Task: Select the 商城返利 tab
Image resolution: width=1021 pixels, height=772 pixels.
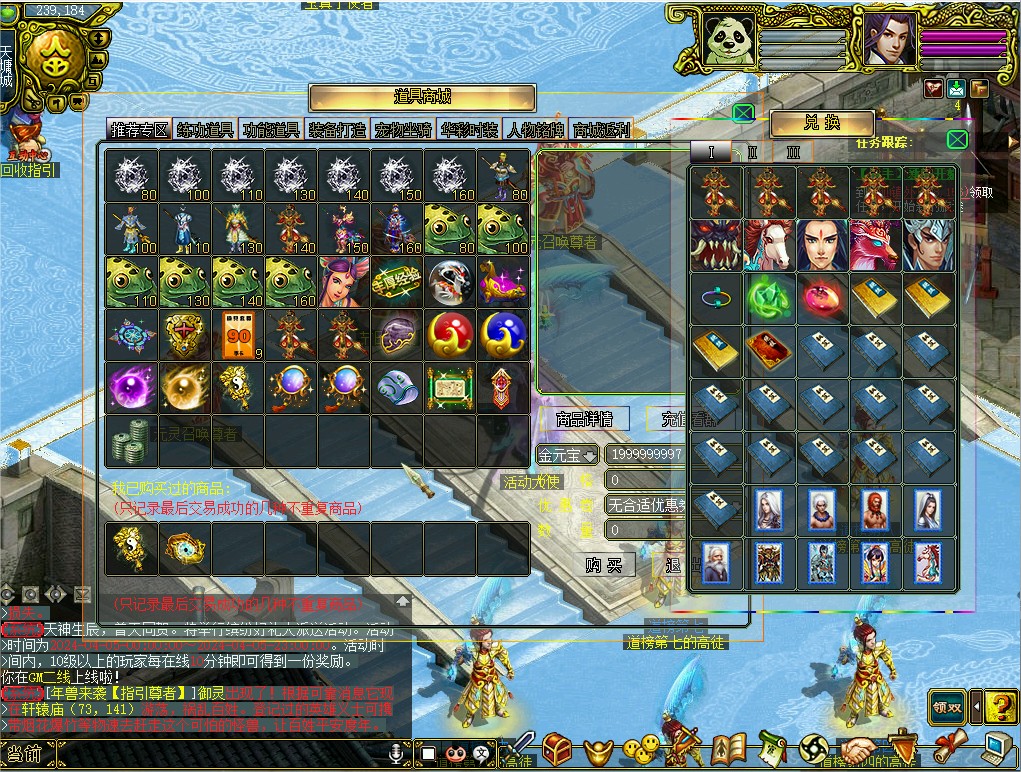Action: 600,130
